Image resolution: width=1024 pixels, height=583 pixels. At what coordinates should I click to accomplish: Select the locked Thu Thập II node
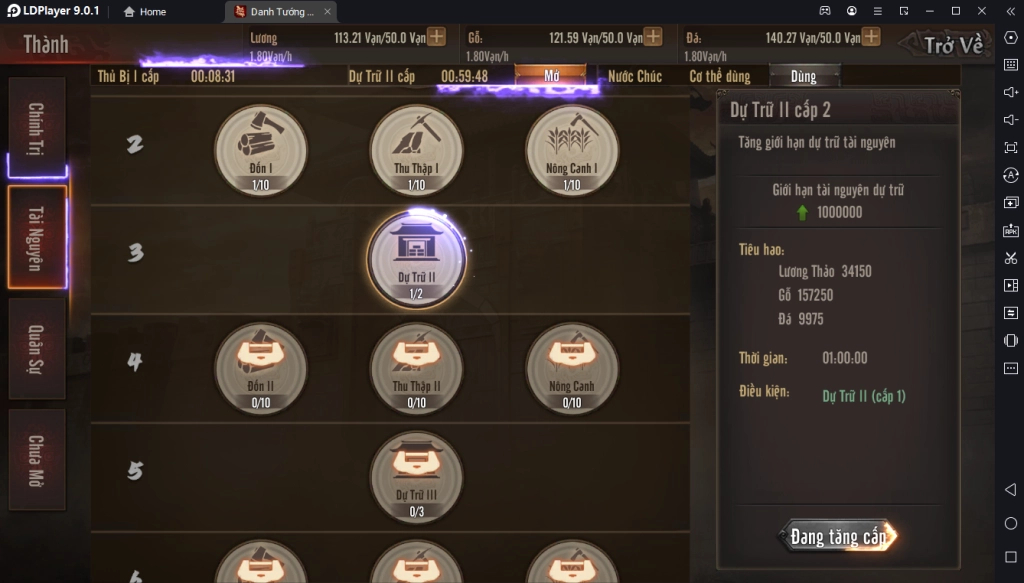[416, 368]
